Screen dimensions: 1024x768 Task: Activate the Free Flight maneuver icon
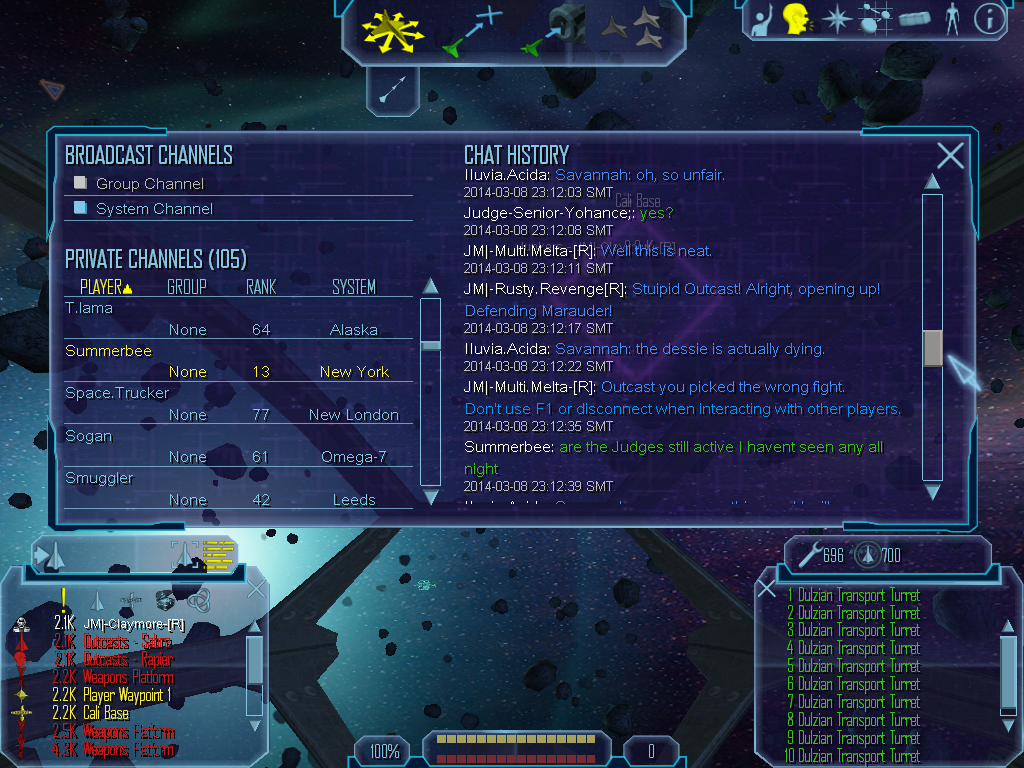[393, 28]
